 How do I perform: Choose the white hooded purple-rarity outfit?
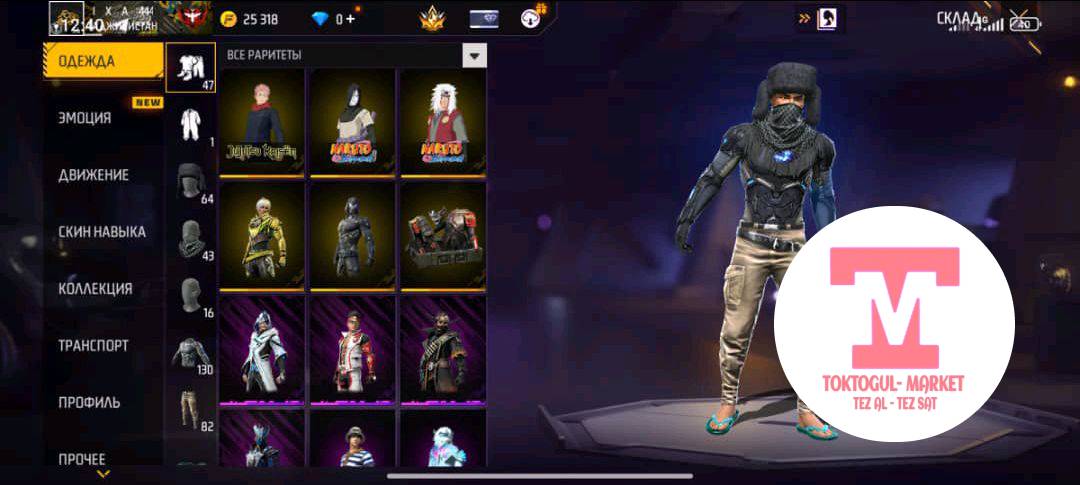pos(261,347)
